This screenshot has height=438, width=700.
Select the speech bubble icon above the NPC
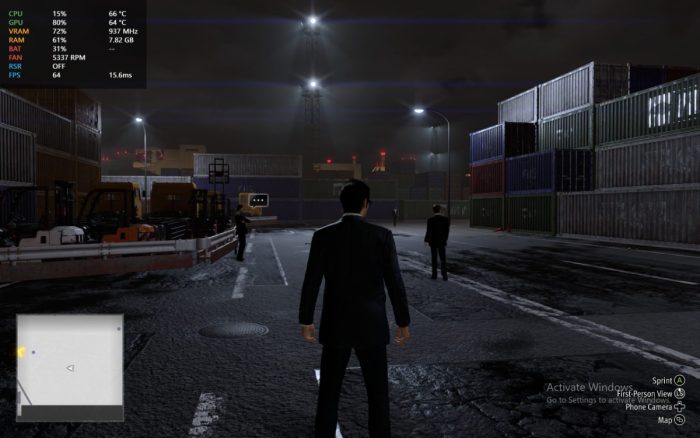(x=259, y=200)
